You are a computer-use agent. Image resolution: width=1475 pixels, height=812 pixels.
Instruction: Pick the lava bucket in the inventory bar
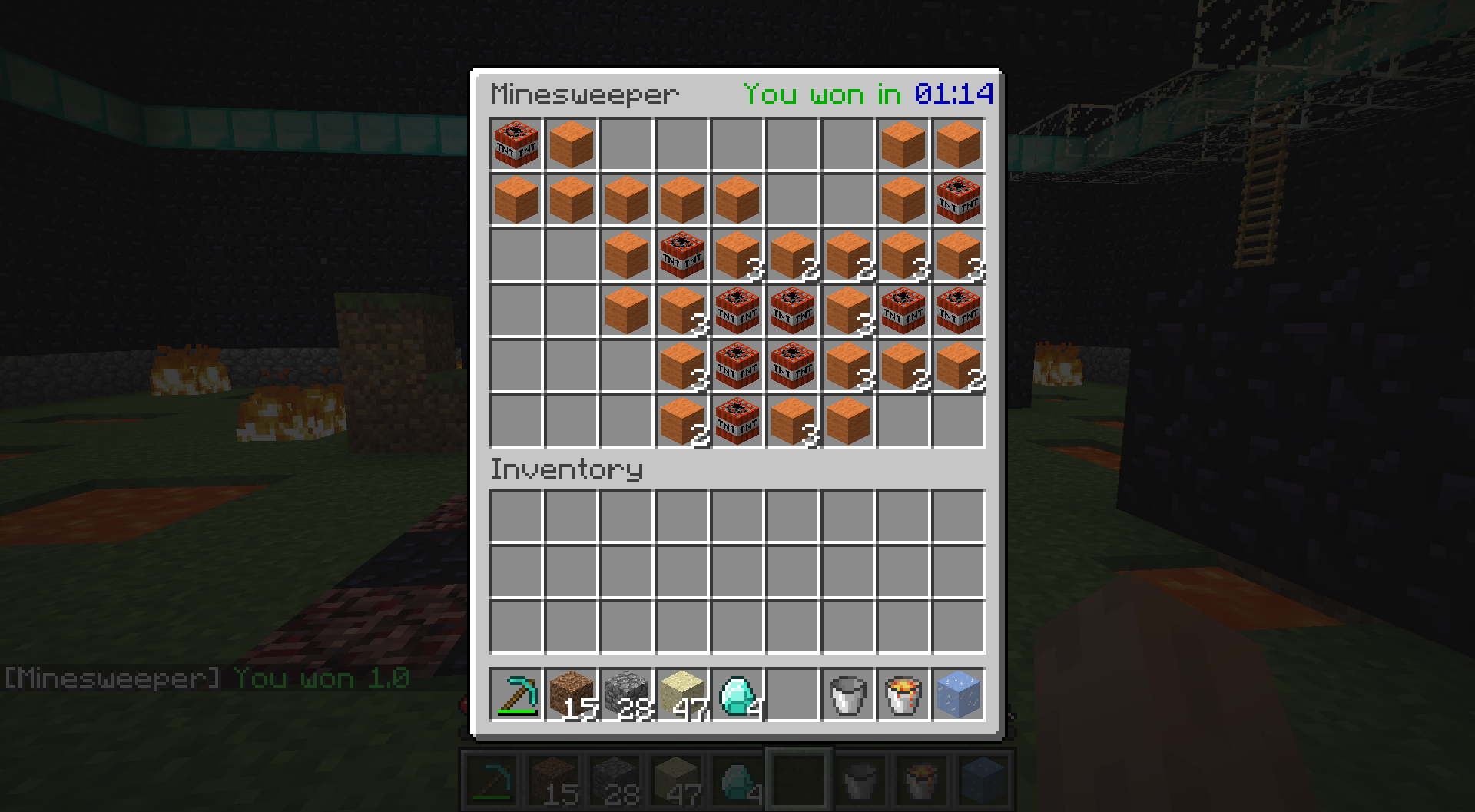click(903, 695)
